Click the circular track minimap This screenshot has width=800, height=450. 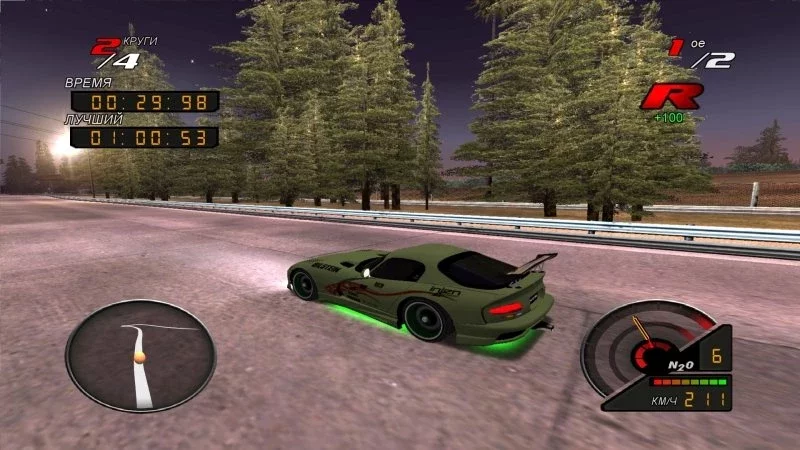tap(141, 355)
